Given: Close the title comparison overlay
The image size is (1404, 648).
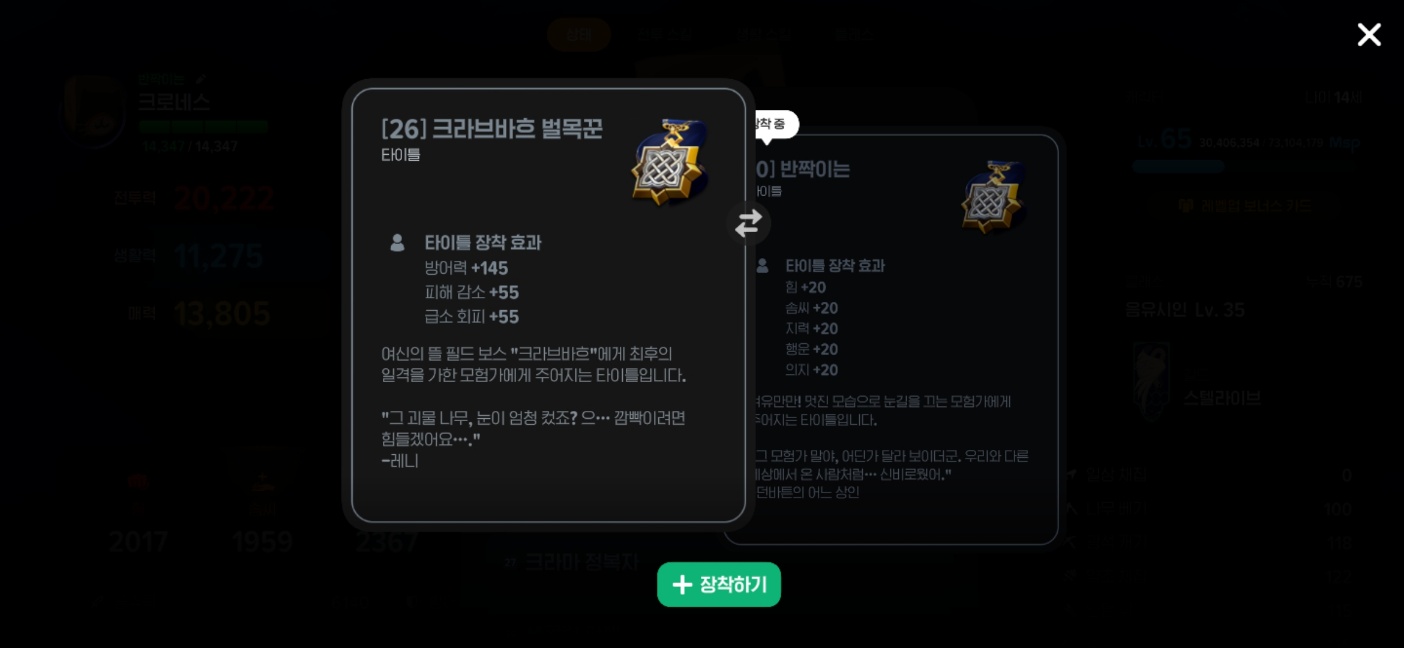Looking at the screenshot, I should tap(1368, 35).
